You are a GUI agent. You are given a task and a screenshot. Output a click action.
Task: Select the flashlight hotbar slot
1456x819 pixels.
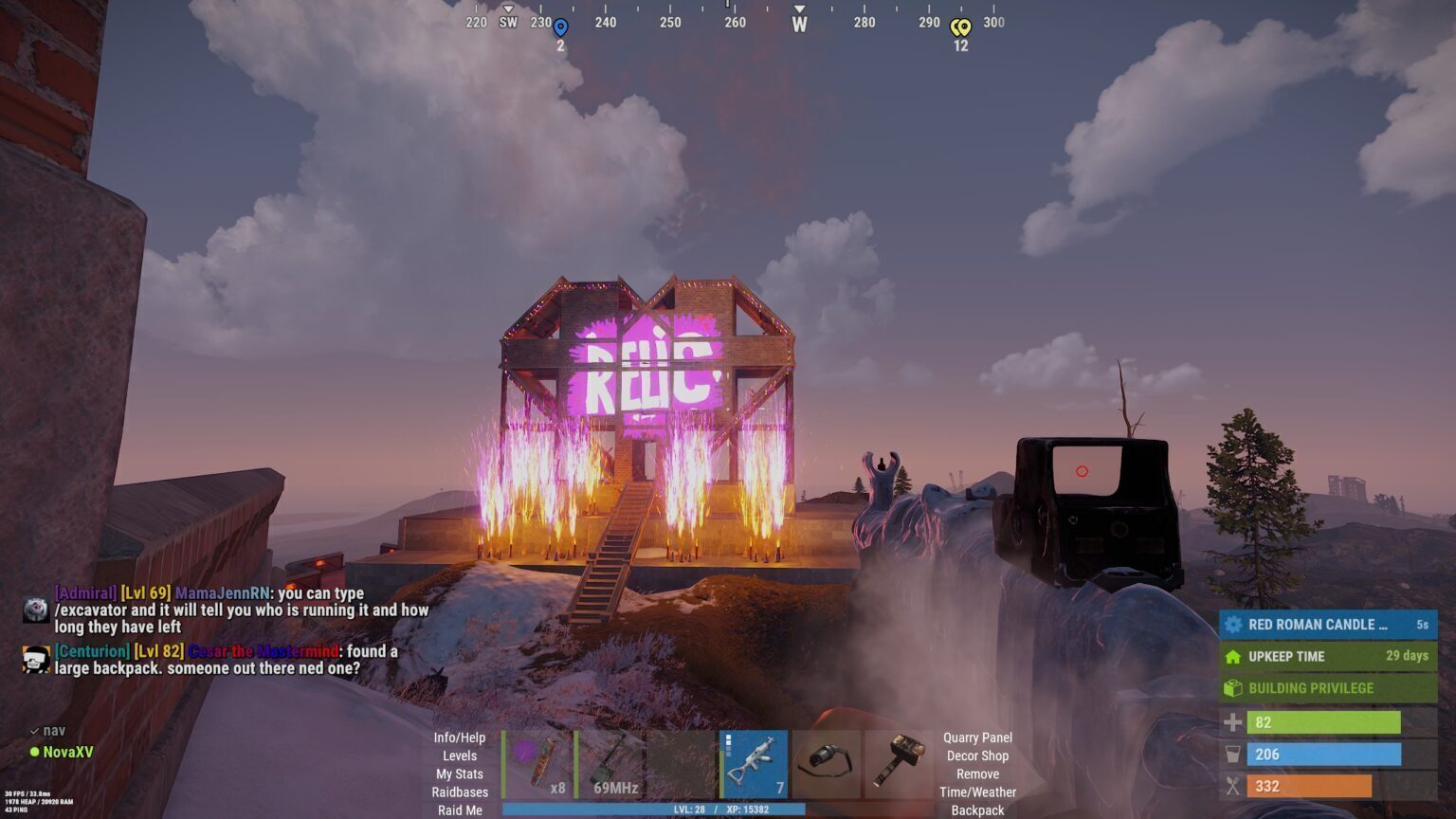[826, 764]
